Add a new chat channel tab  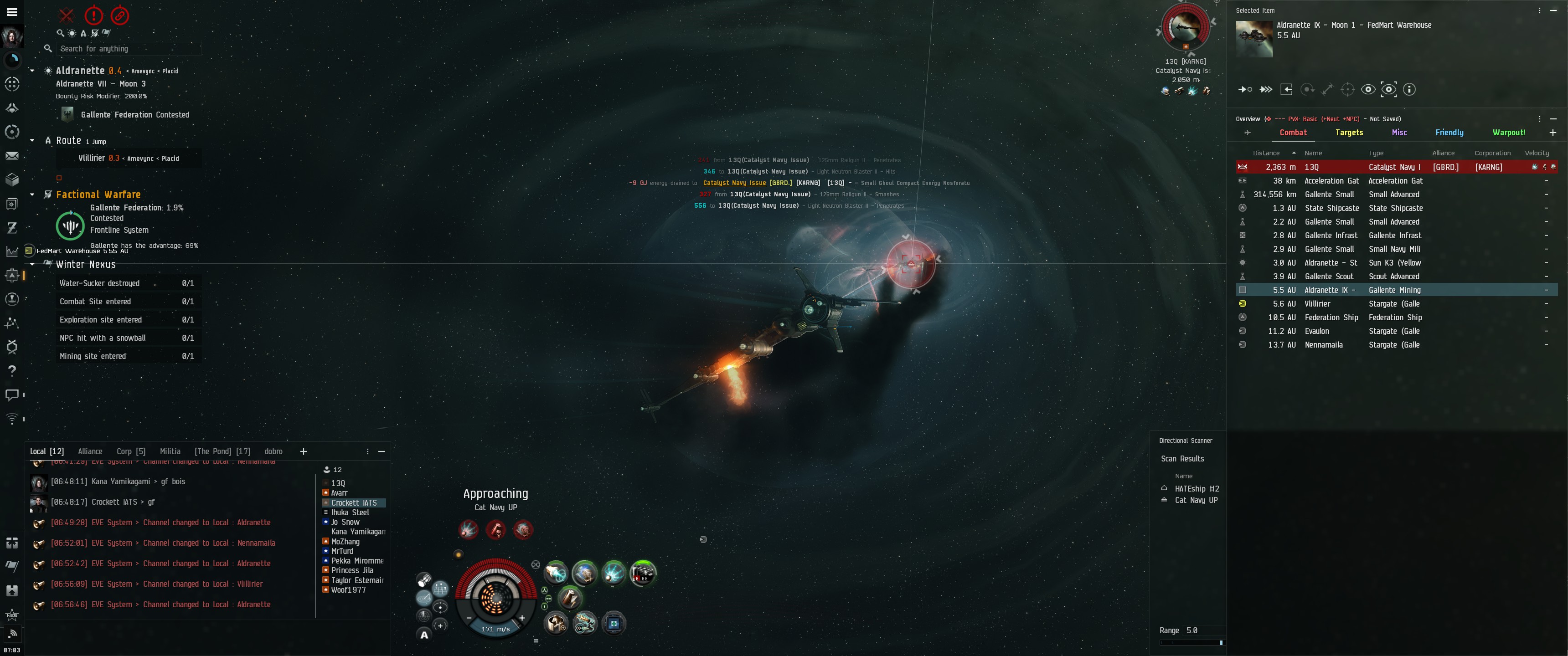[x=303, y=451]
